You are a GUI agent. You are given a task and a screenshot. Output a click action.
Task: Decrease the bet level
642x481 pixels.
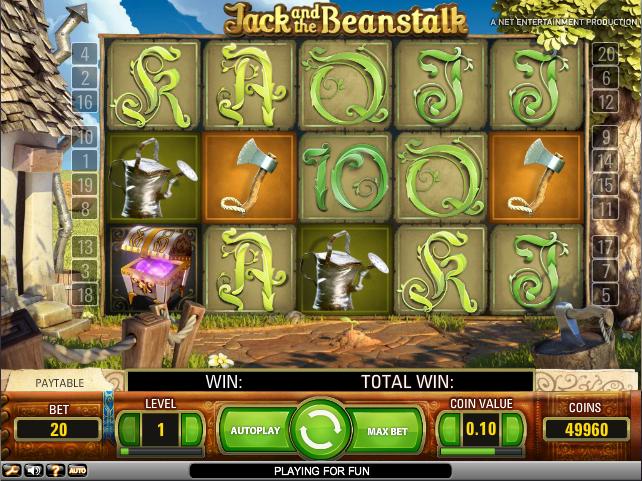[x=128, y=430]
